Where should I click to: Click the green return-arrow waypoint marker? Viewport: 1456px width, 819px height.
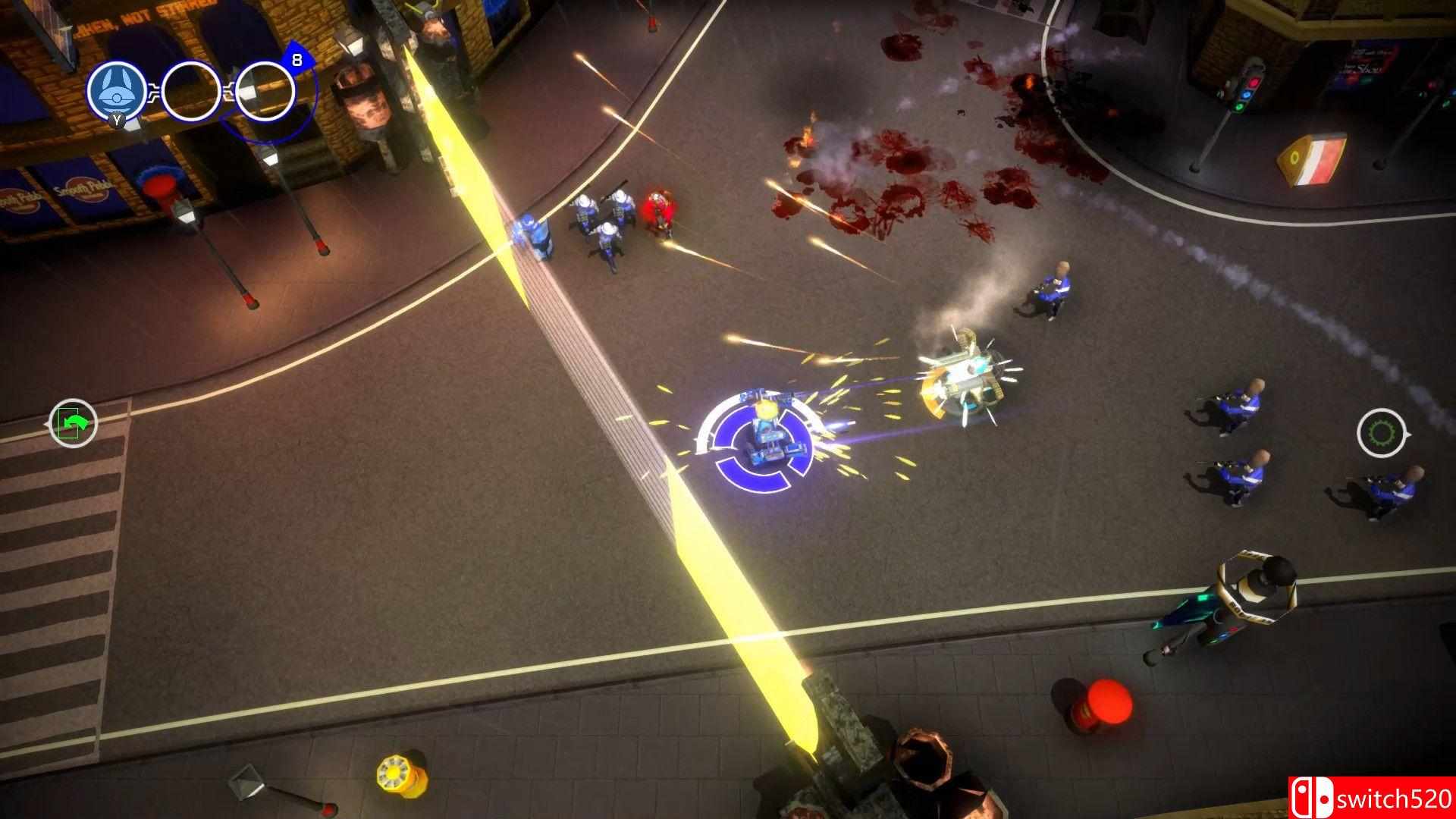click(x=72, y=423)
